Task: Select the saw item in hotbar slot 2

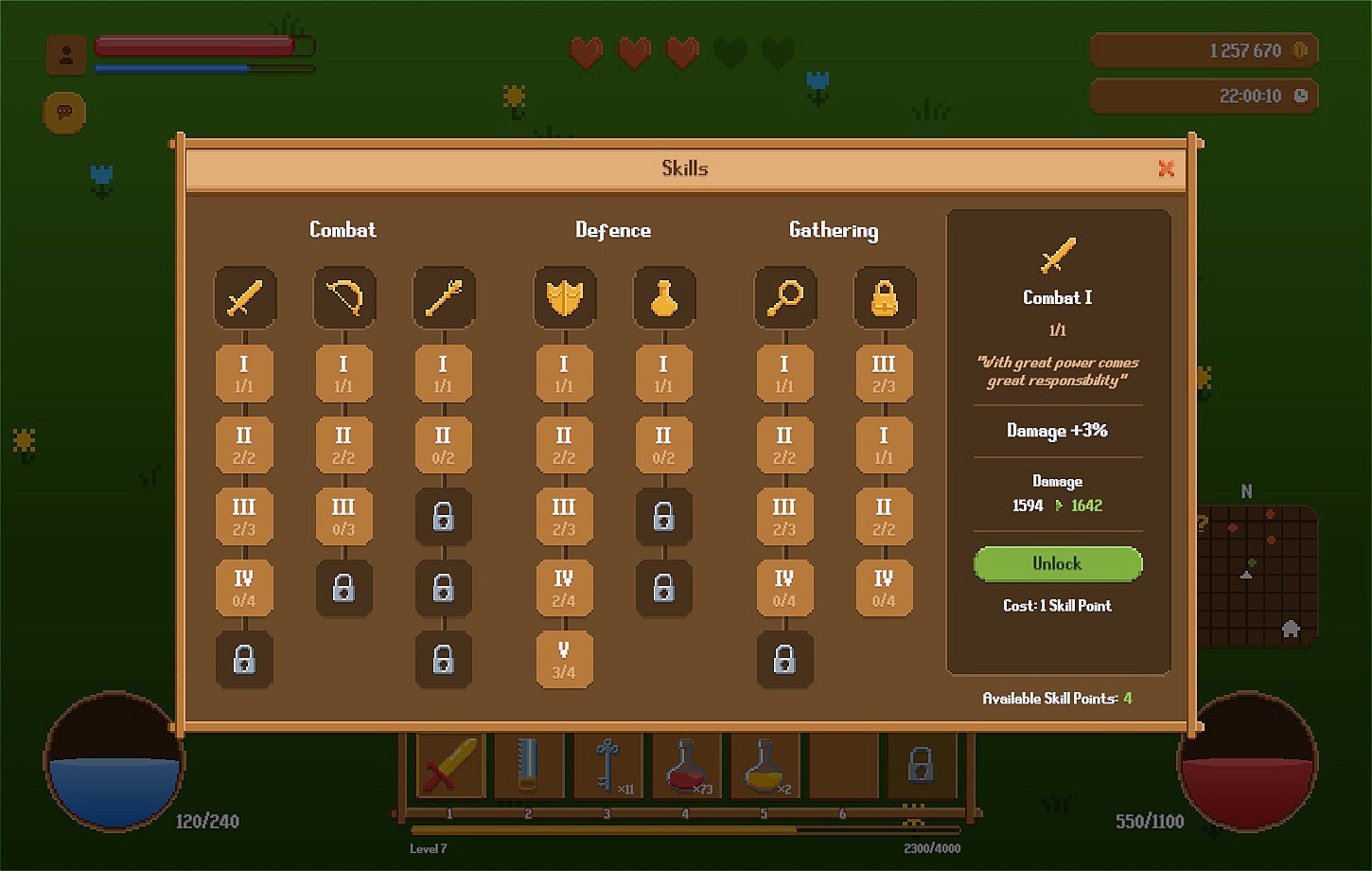Action: click(x=529, y=765)
